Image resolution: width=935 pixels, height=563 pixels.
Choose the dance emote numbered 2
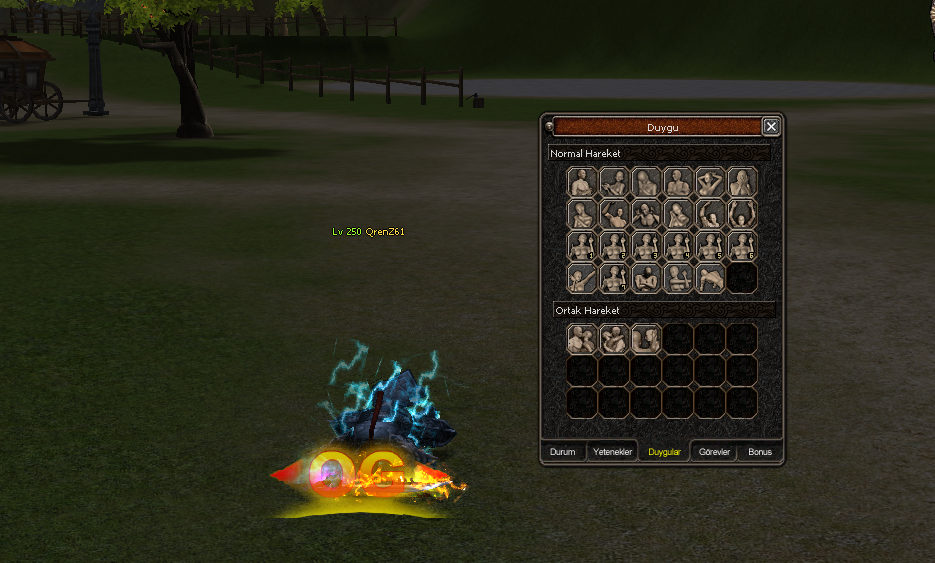(x=614, y=247)
